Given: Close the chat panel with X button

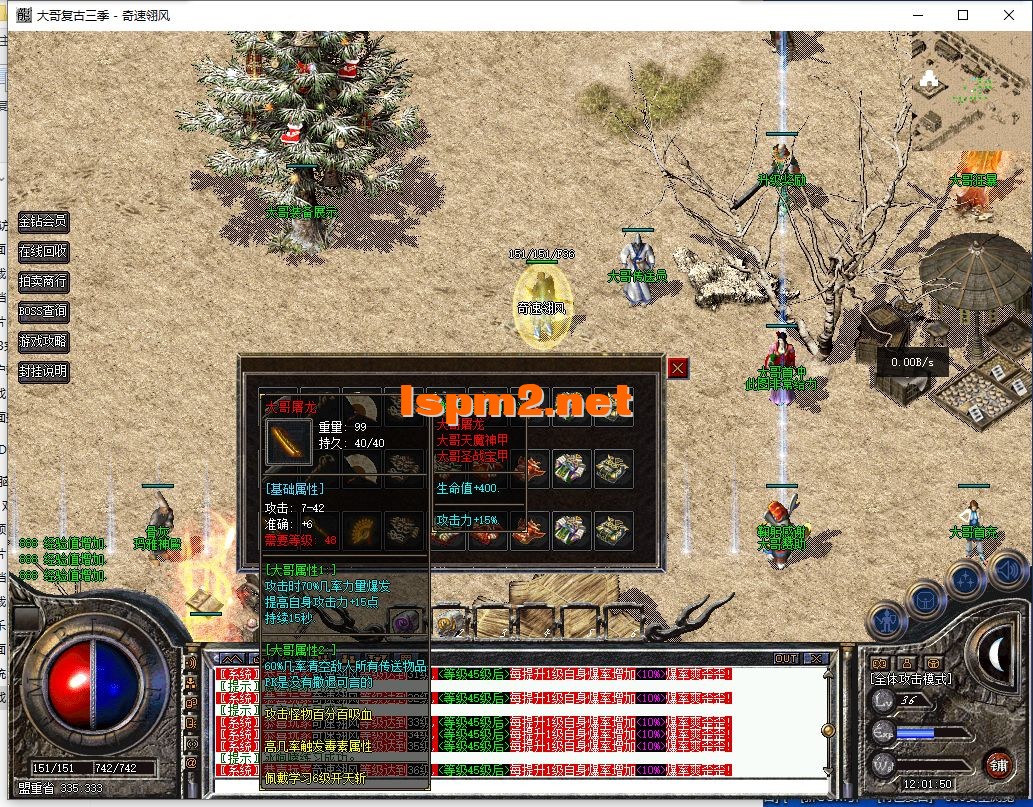Looking at the screenshot, I should 817,659.
